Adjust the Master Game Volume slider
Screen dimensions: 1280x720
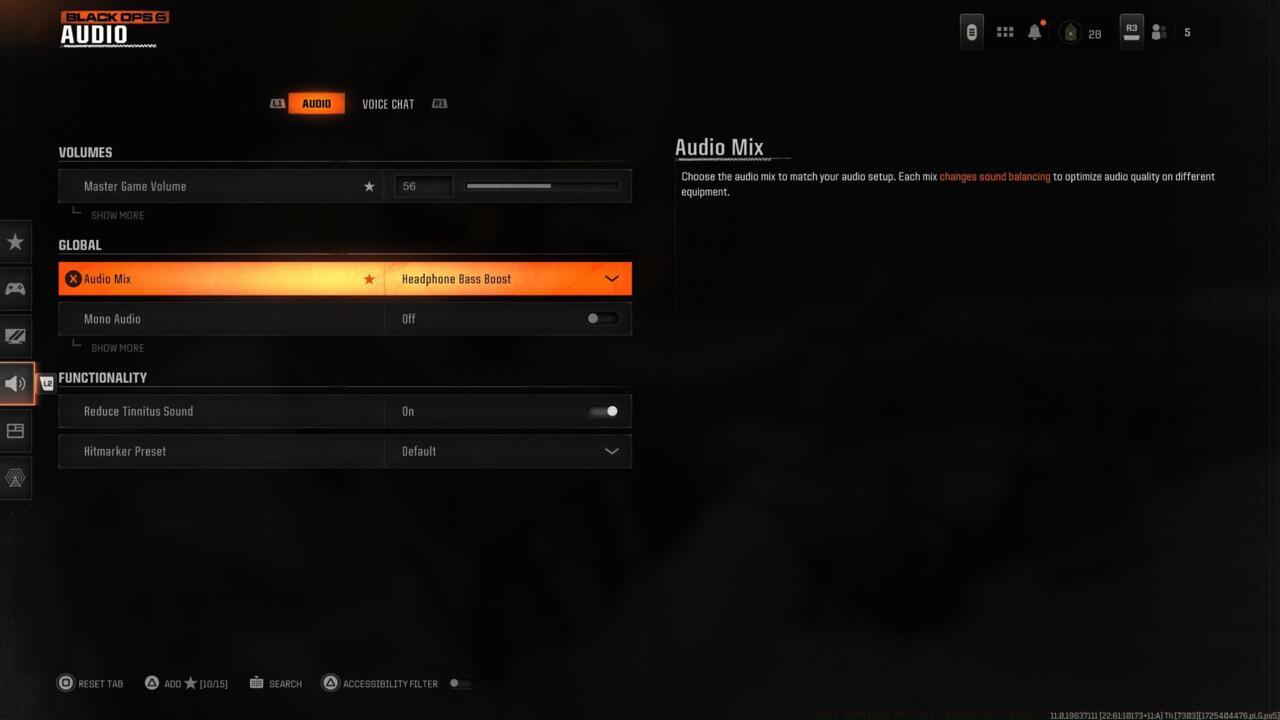point(542,186)
